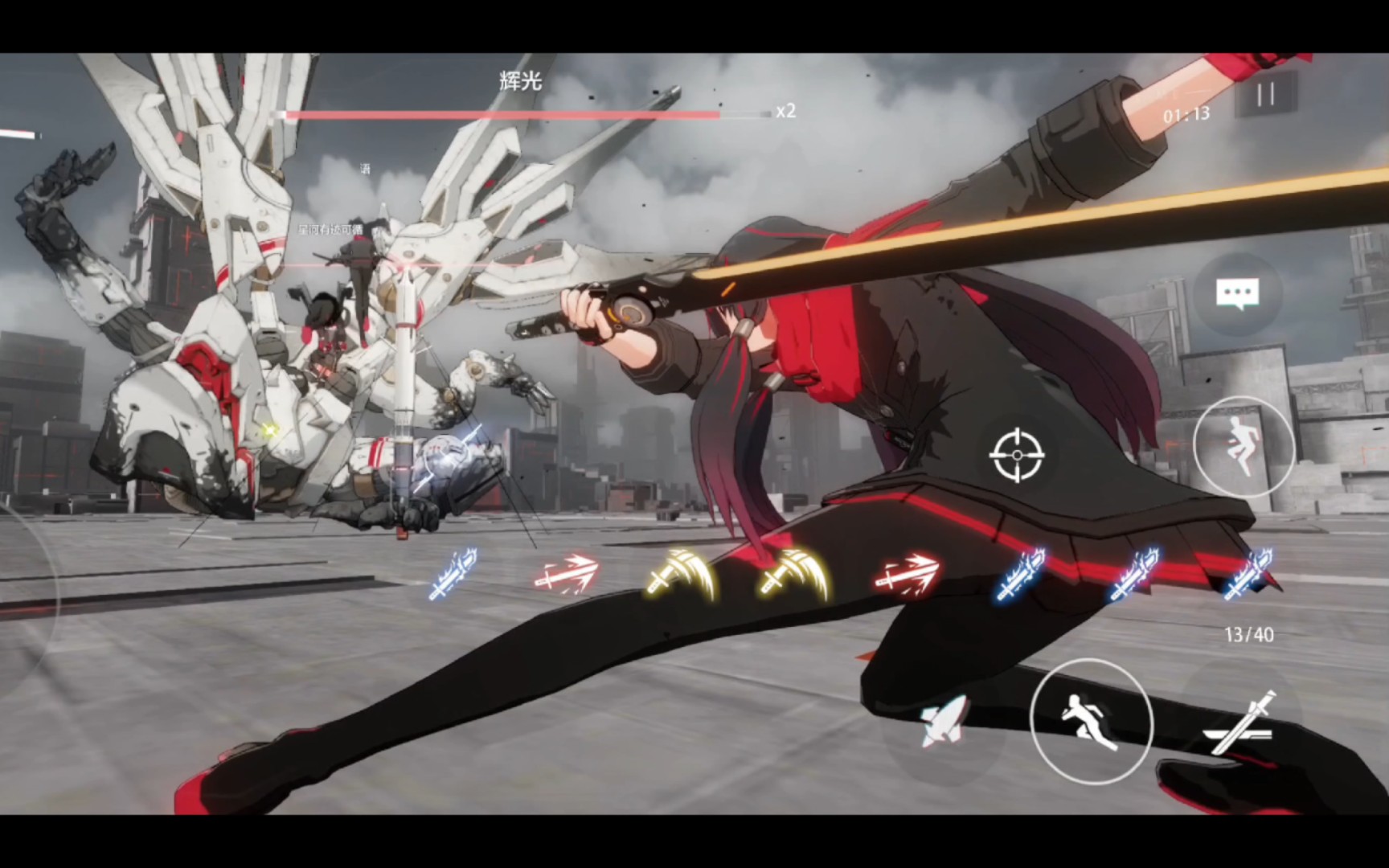Pause the battle
This screenshot has width=1389, height=868.
1266,95
